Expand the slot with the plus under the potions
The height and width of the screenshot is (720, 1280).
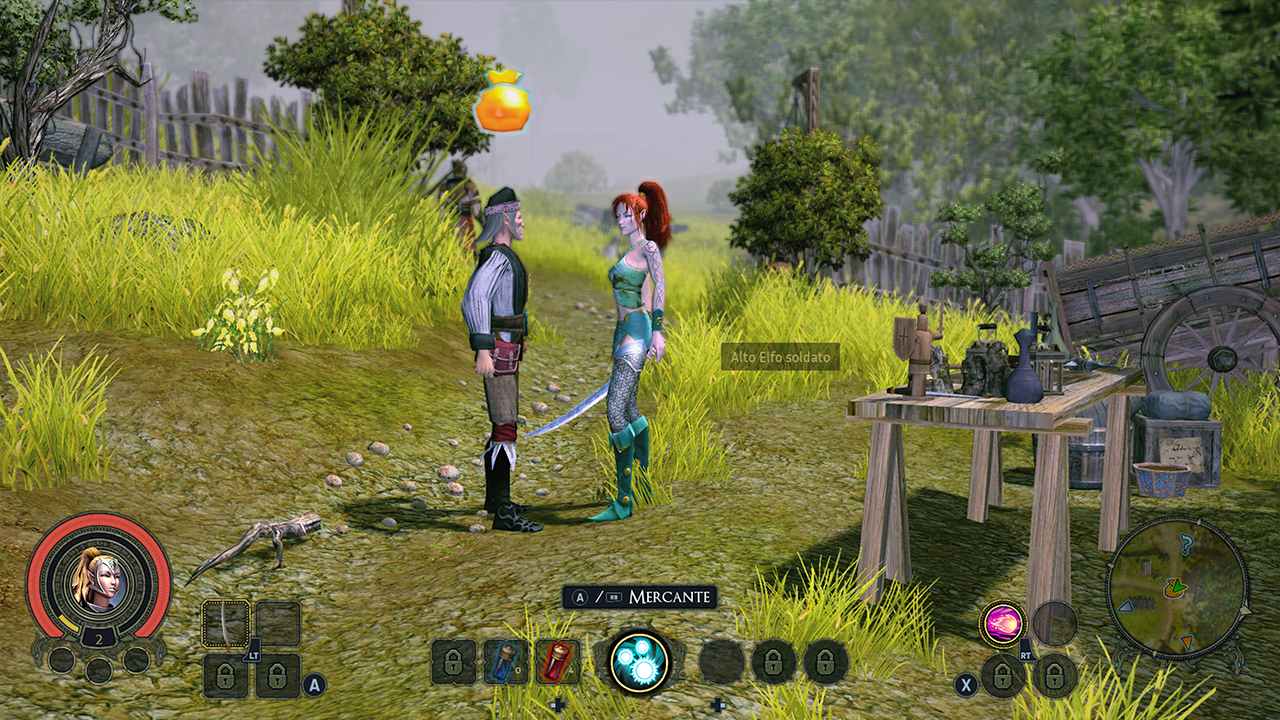[x=559, y=704]
